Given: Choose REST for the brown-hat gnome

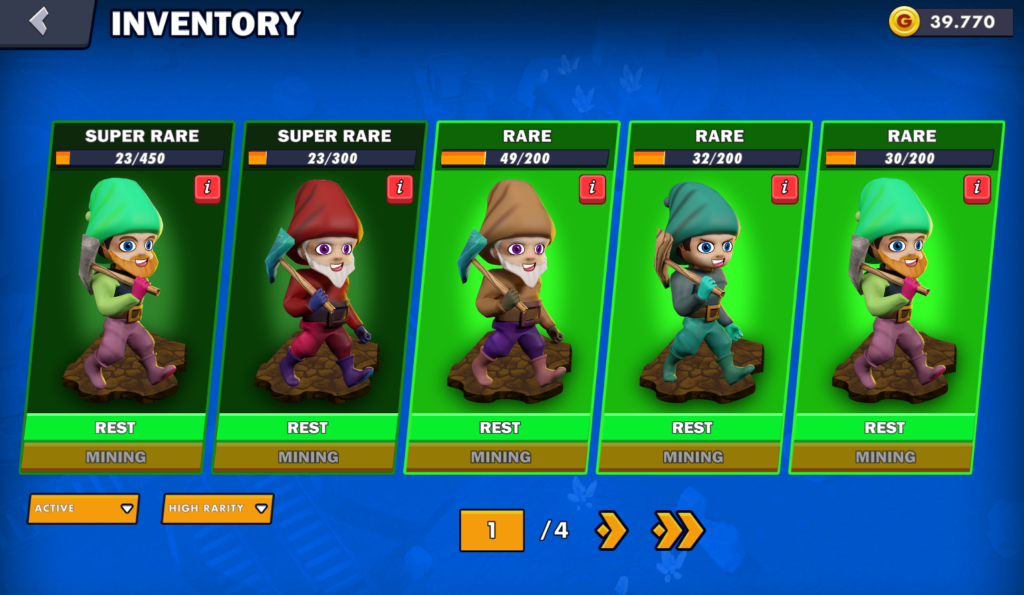Looking at the screenshot, I should (x=500, y=428).
